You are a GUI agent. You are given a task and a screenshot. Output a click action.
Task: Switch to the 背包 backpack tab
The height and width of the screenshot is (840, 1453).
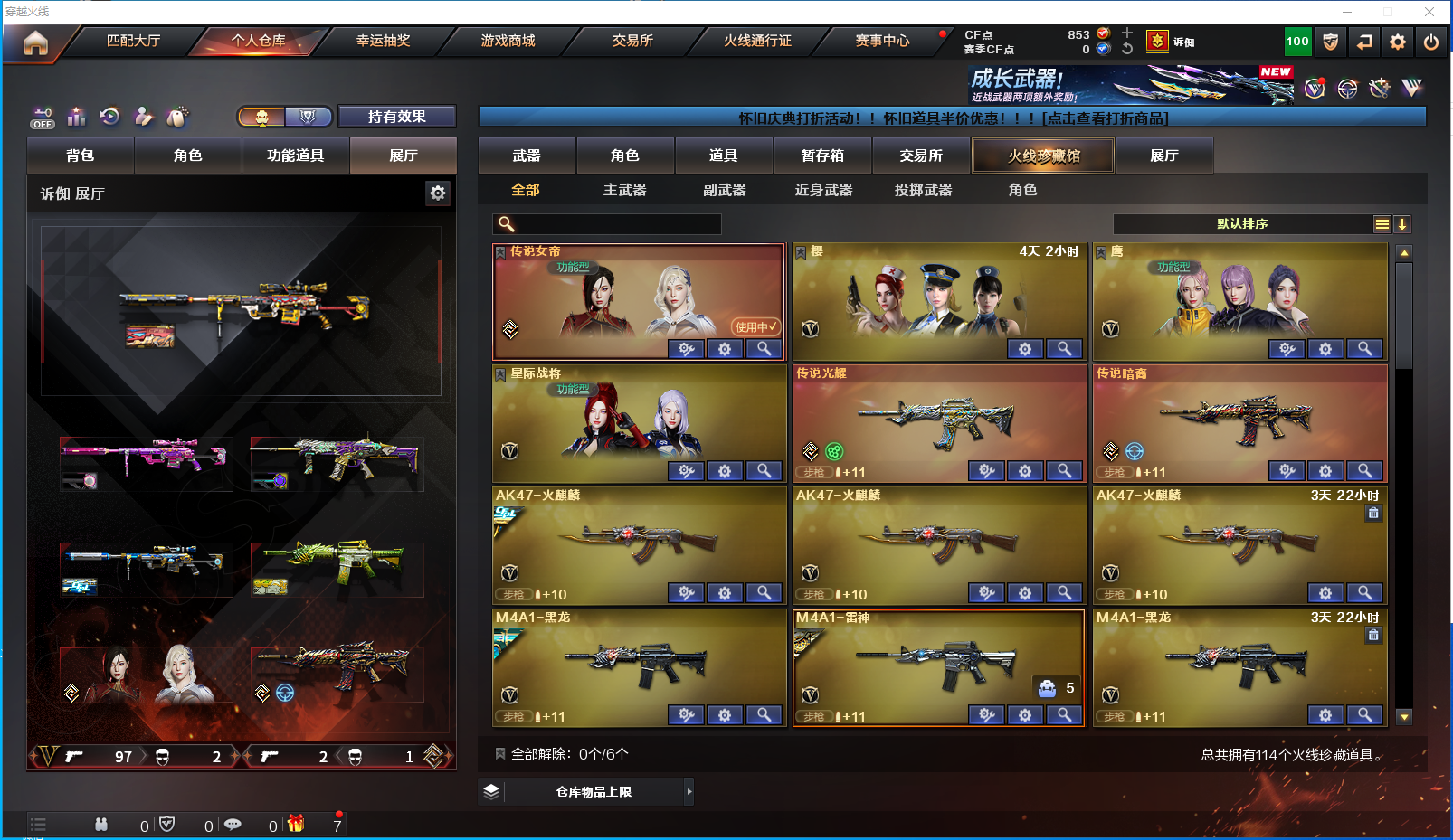pyautogui.click(x=81, y=156)
